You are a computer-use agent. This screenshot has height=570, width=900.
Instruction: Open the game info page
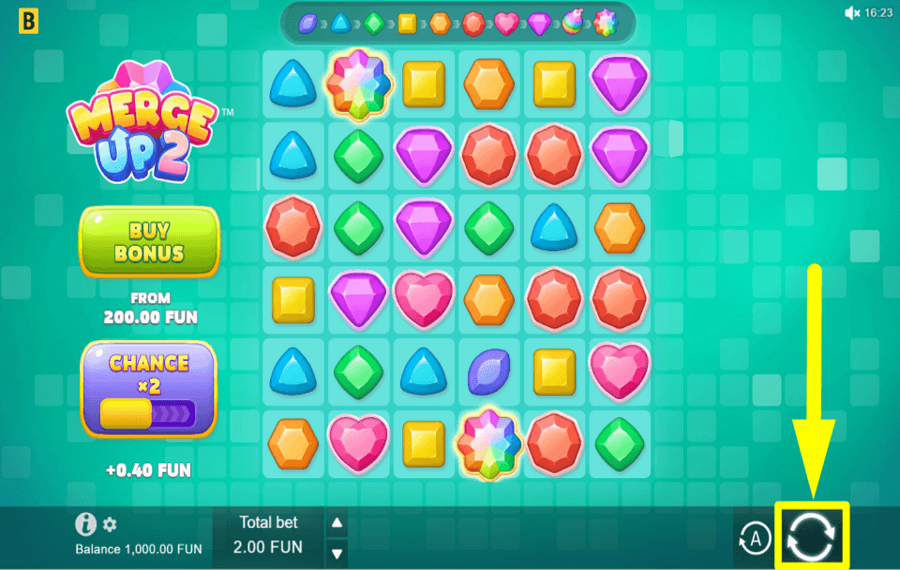coord(86,524)
